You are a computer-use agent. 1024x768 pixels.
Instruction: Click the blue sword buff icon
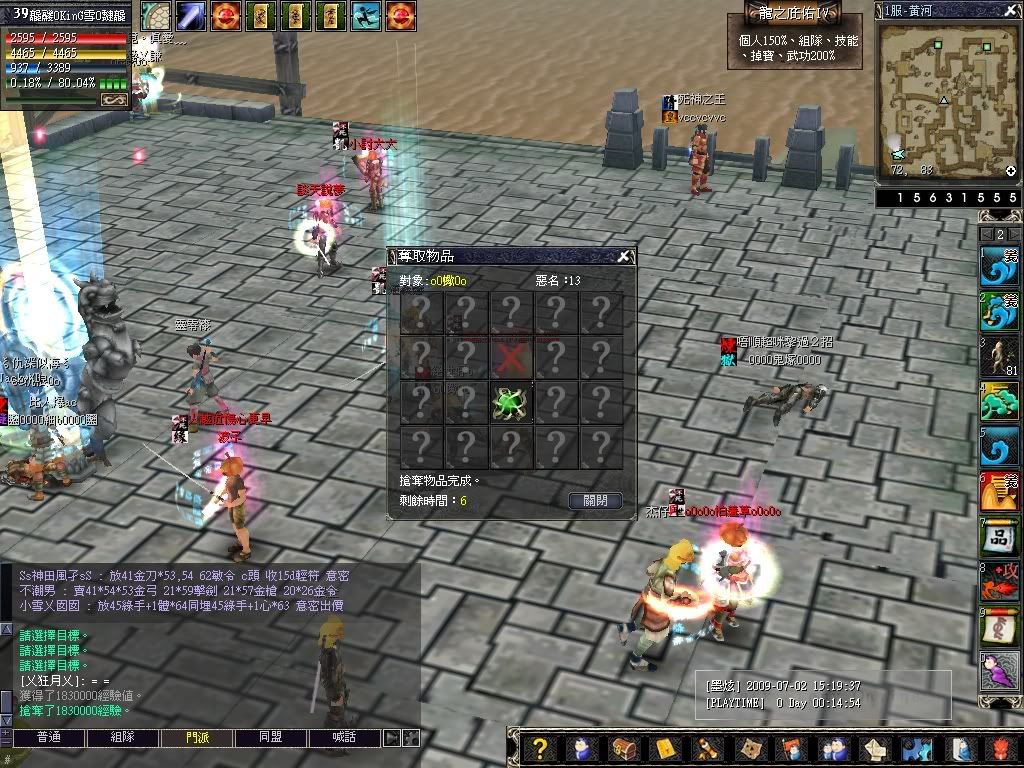click(191, 16)
